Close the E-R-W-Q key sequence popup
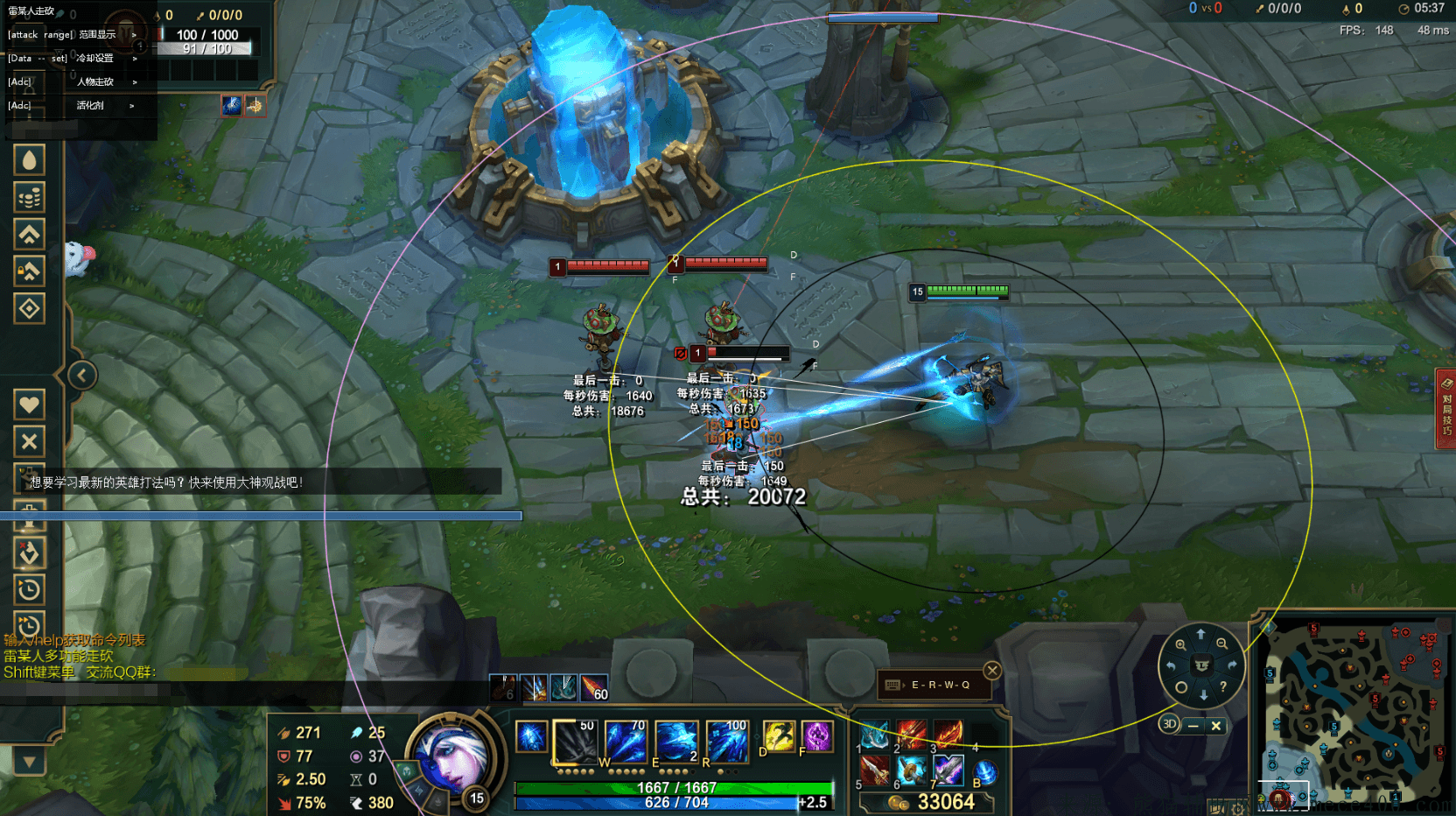 pyautogui.click(x=992, y=671)
